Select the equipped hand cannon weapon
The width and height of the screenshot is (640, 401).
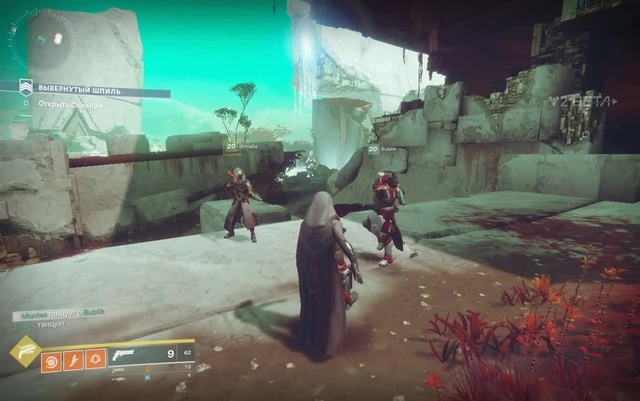coord(126,354)
